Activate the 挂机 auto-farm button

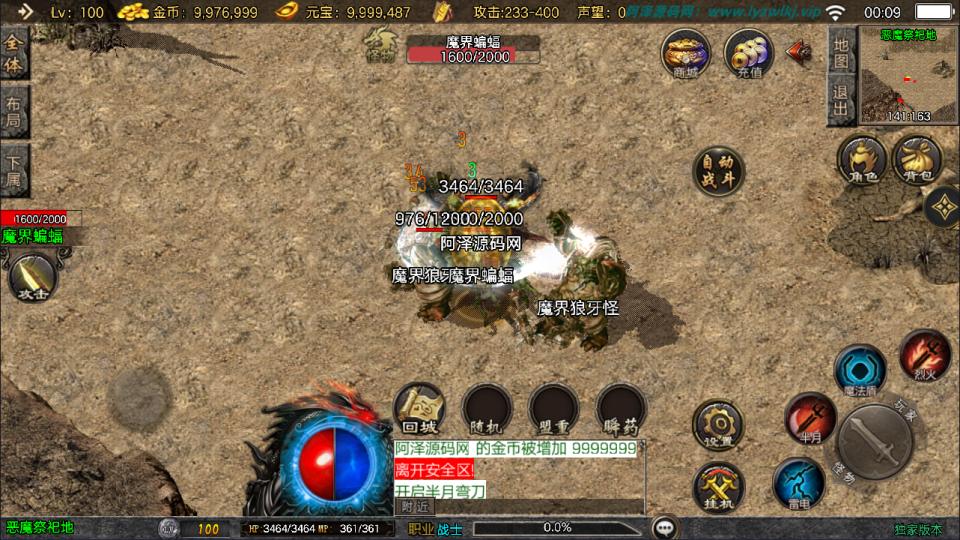click(718, 487)
